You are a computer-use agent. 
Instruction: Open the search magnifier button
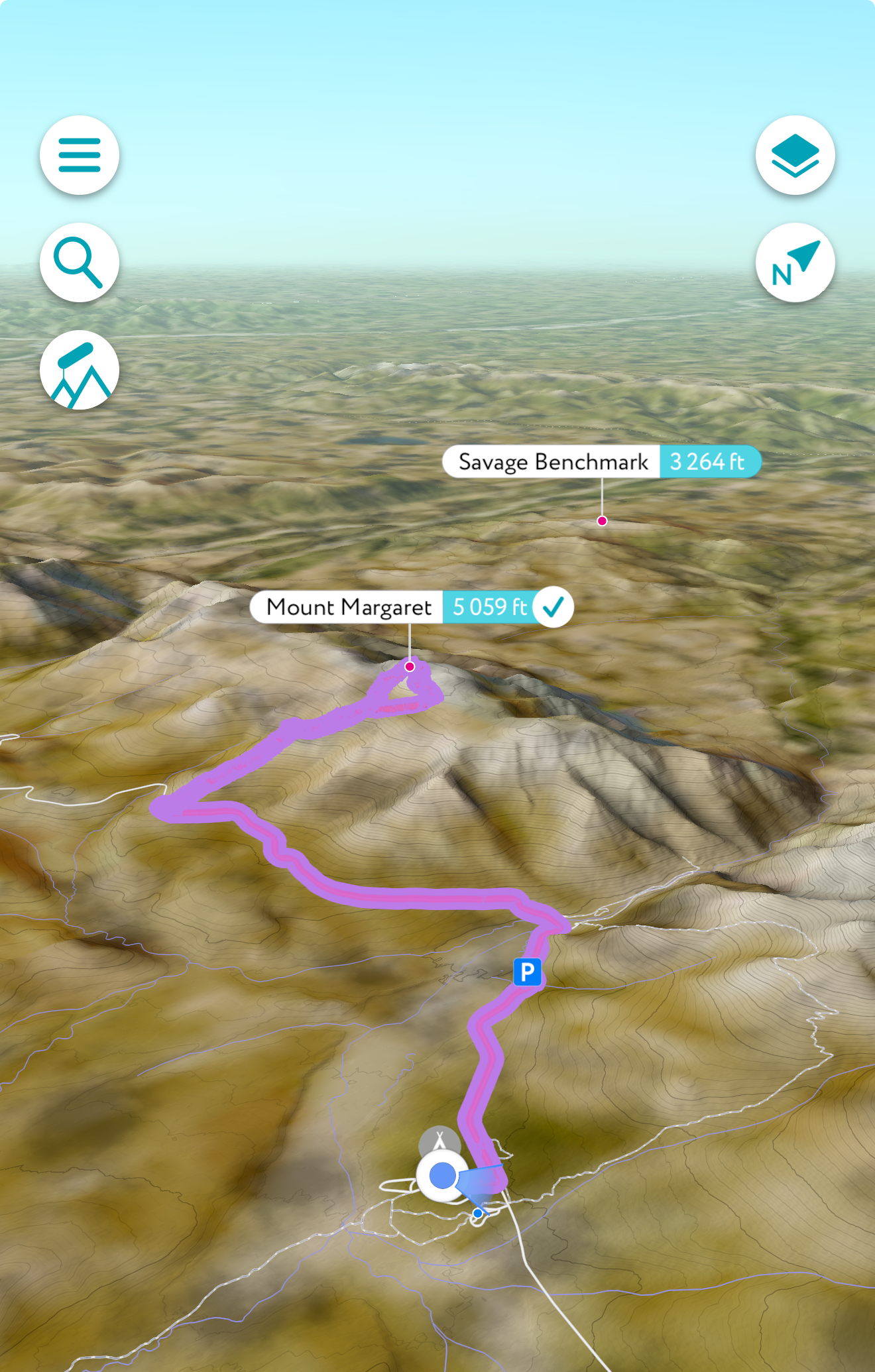click(80, 262)
